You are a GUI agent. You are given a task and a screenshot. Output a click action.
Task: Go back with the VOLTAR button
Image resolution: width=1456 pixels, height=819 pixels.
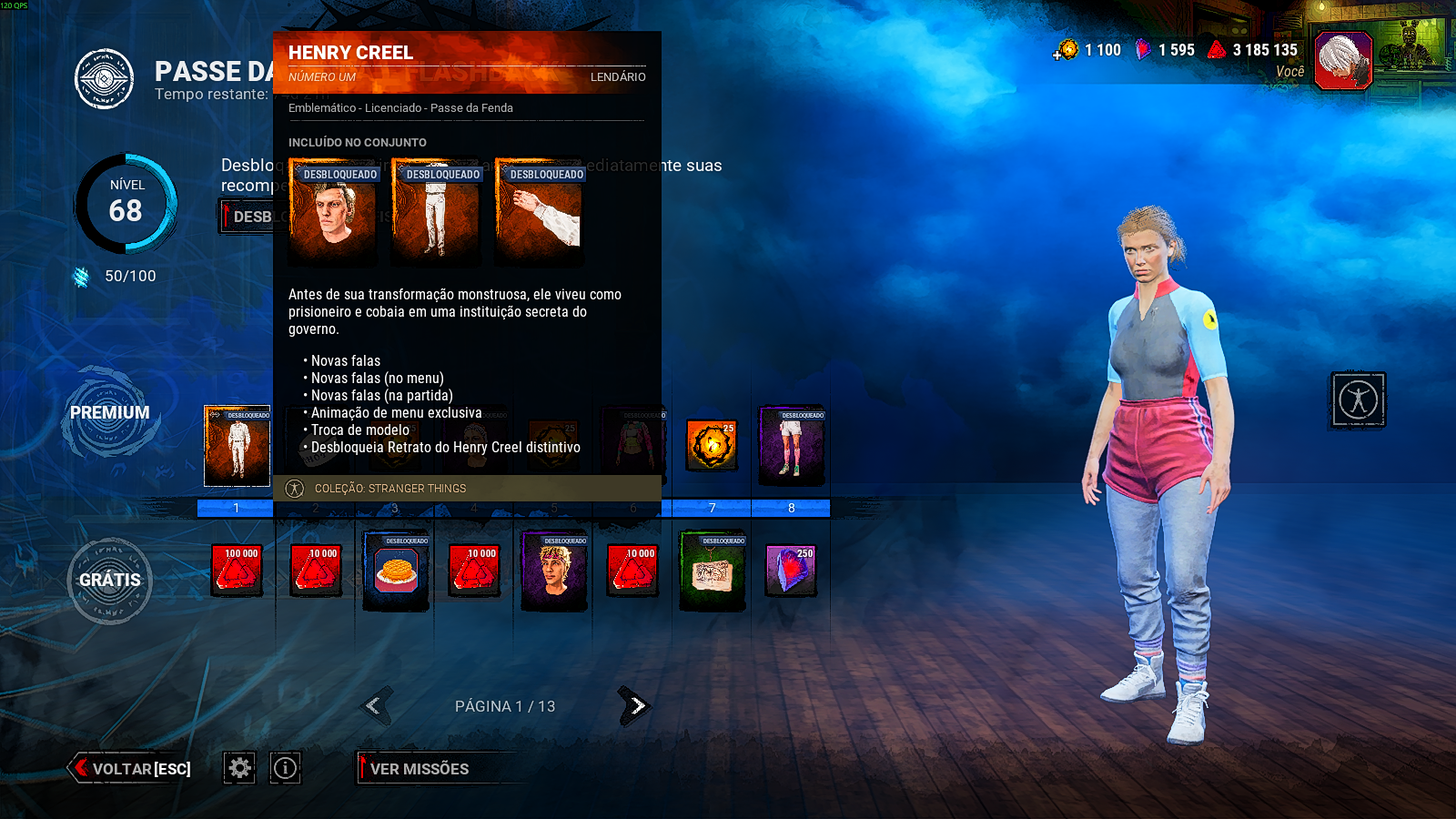(132, 769)
